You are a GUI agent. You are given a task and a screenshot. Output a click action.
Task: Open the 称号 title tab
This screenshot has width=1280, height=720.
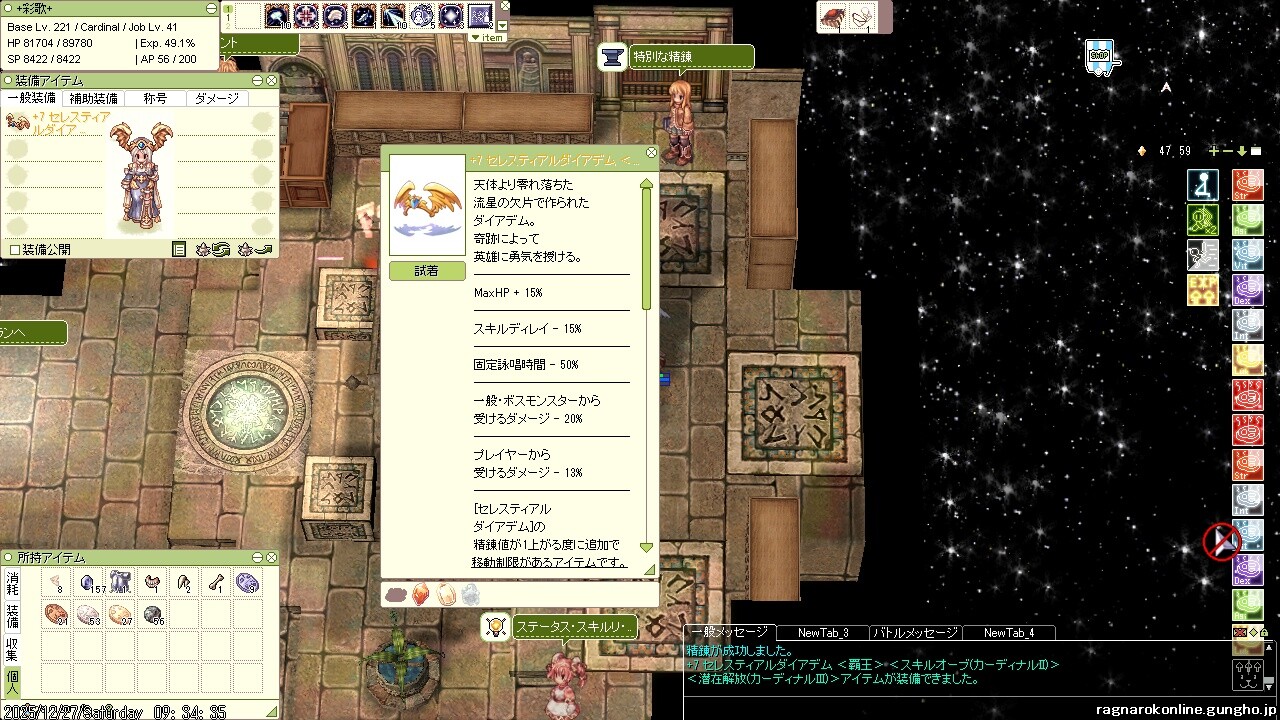pyautogui.click(x=155, y=98)
